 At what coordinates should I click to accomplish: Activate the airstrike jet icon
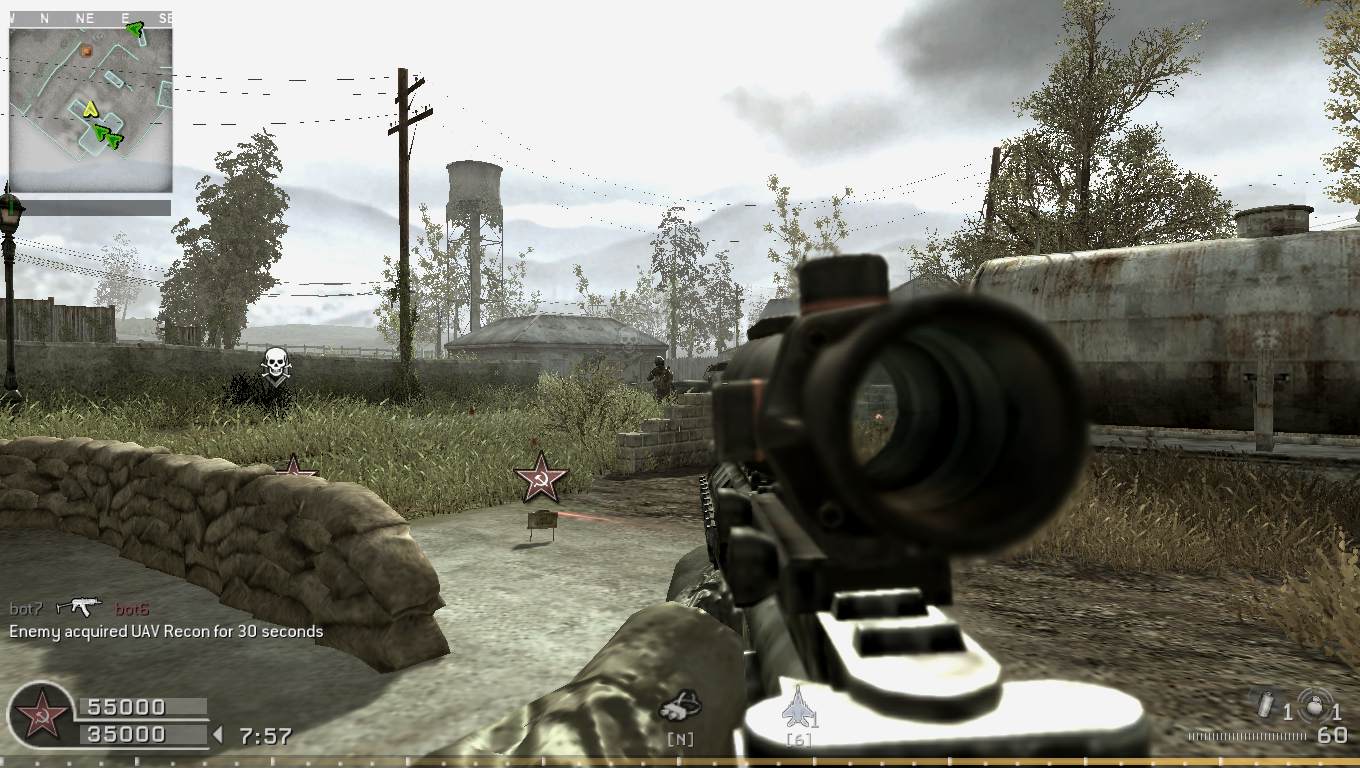pos(798,707)
